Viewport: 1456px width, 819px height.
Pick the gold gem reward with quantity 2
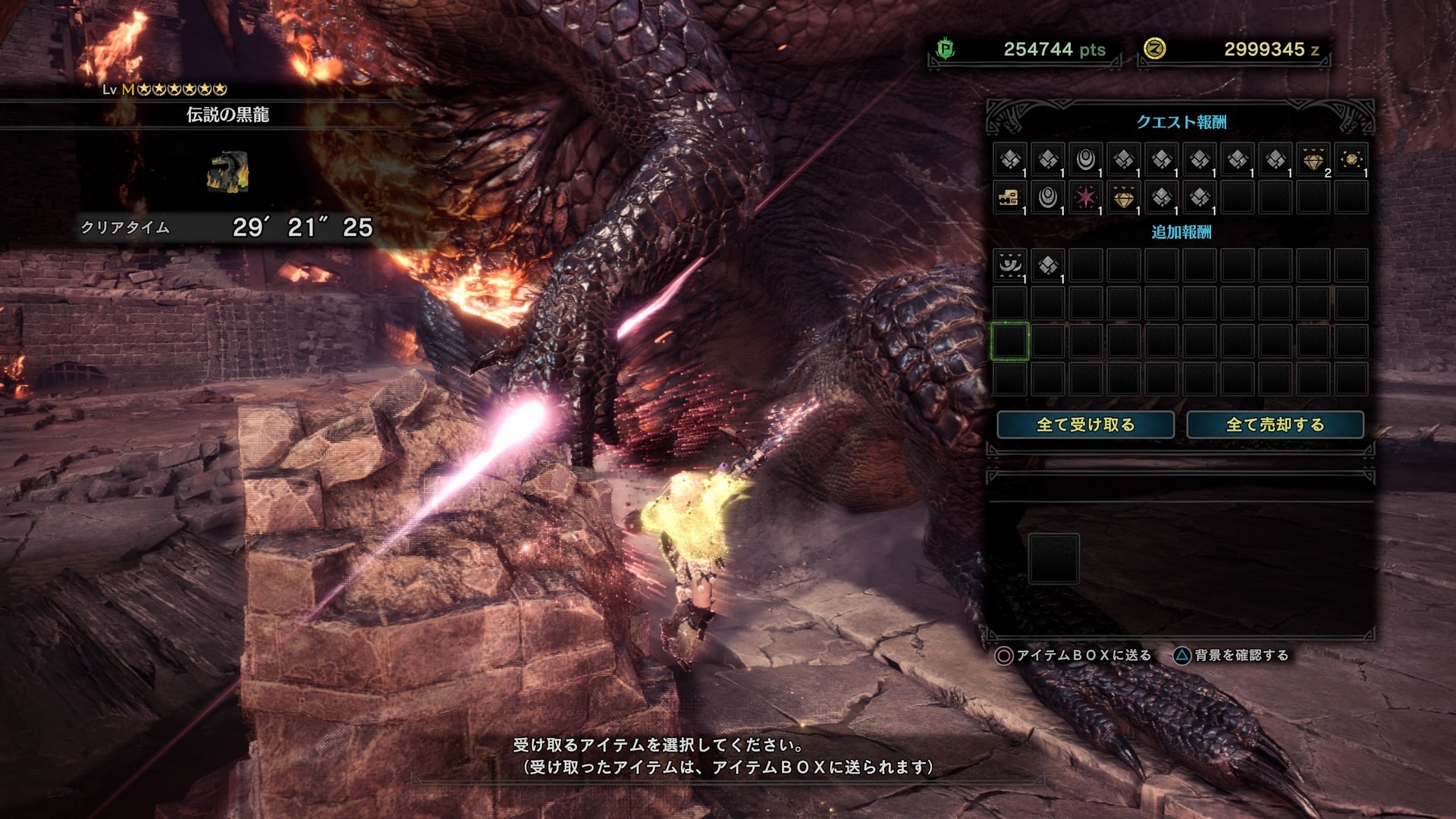[1313, 160]
